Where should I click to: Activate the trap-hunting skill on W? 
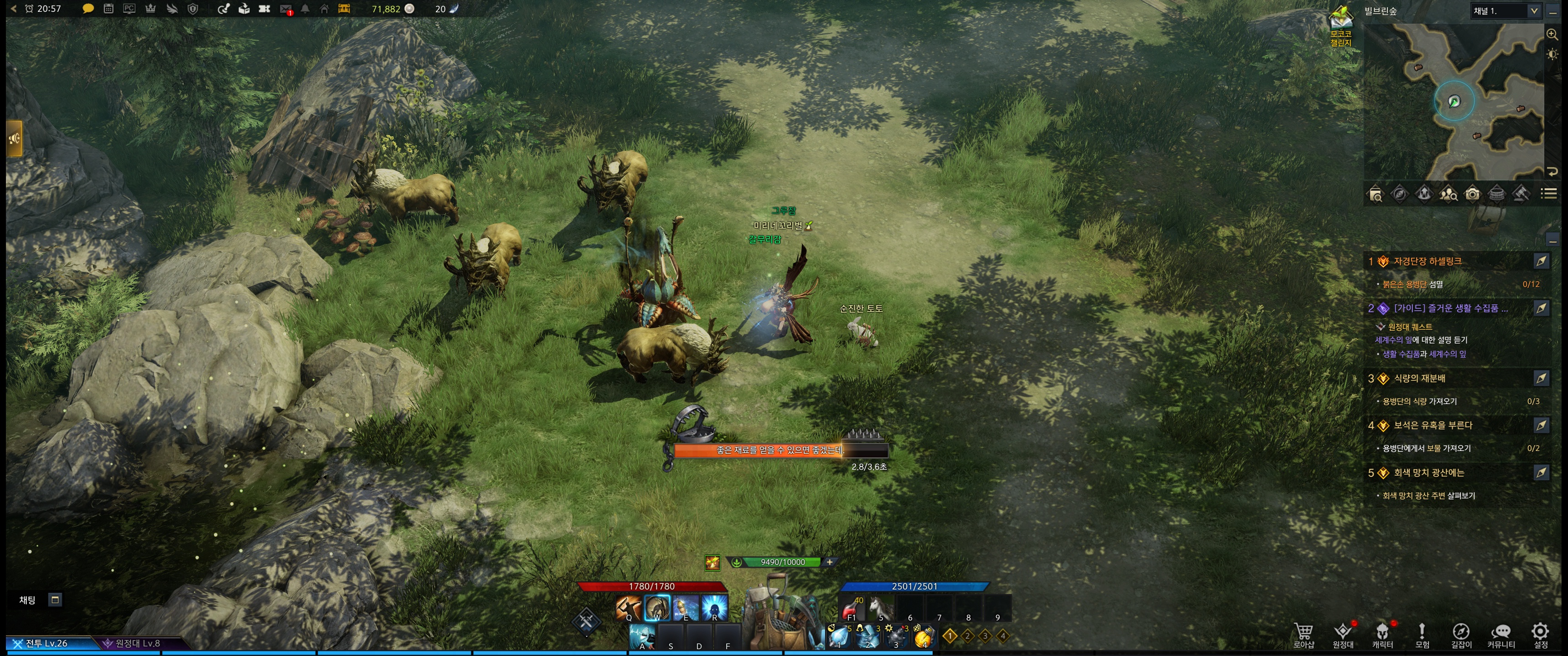point(657,608)
